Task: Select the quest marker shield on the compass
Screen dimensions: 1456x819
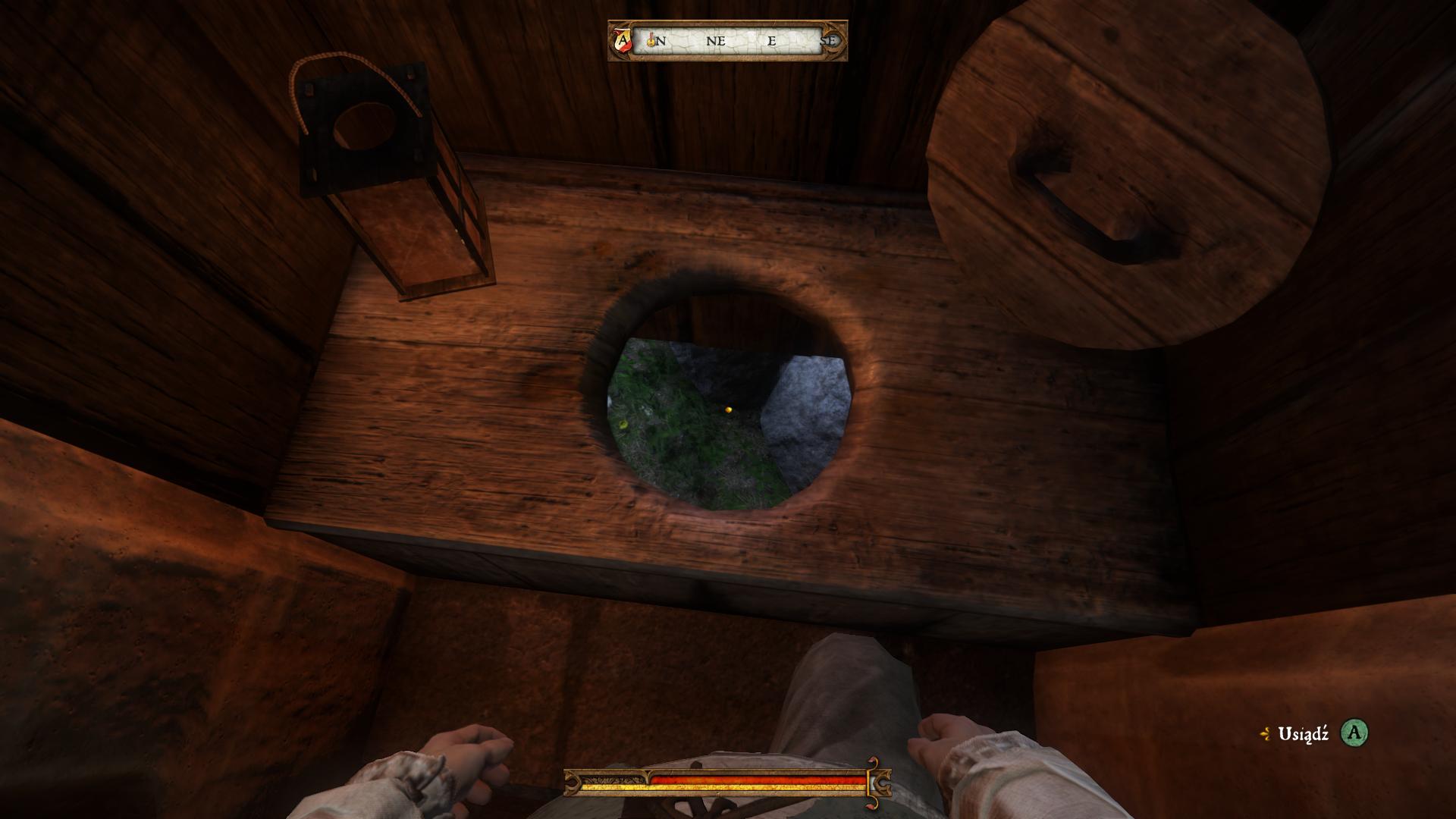Action: 623,40
